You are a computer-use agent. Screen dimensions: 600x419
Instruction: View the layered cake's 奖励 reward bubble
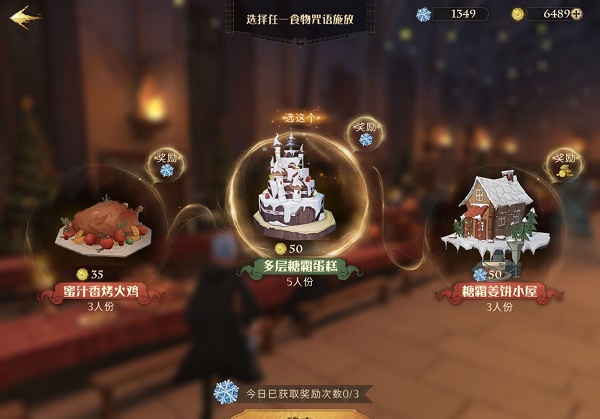coord(364,134)
